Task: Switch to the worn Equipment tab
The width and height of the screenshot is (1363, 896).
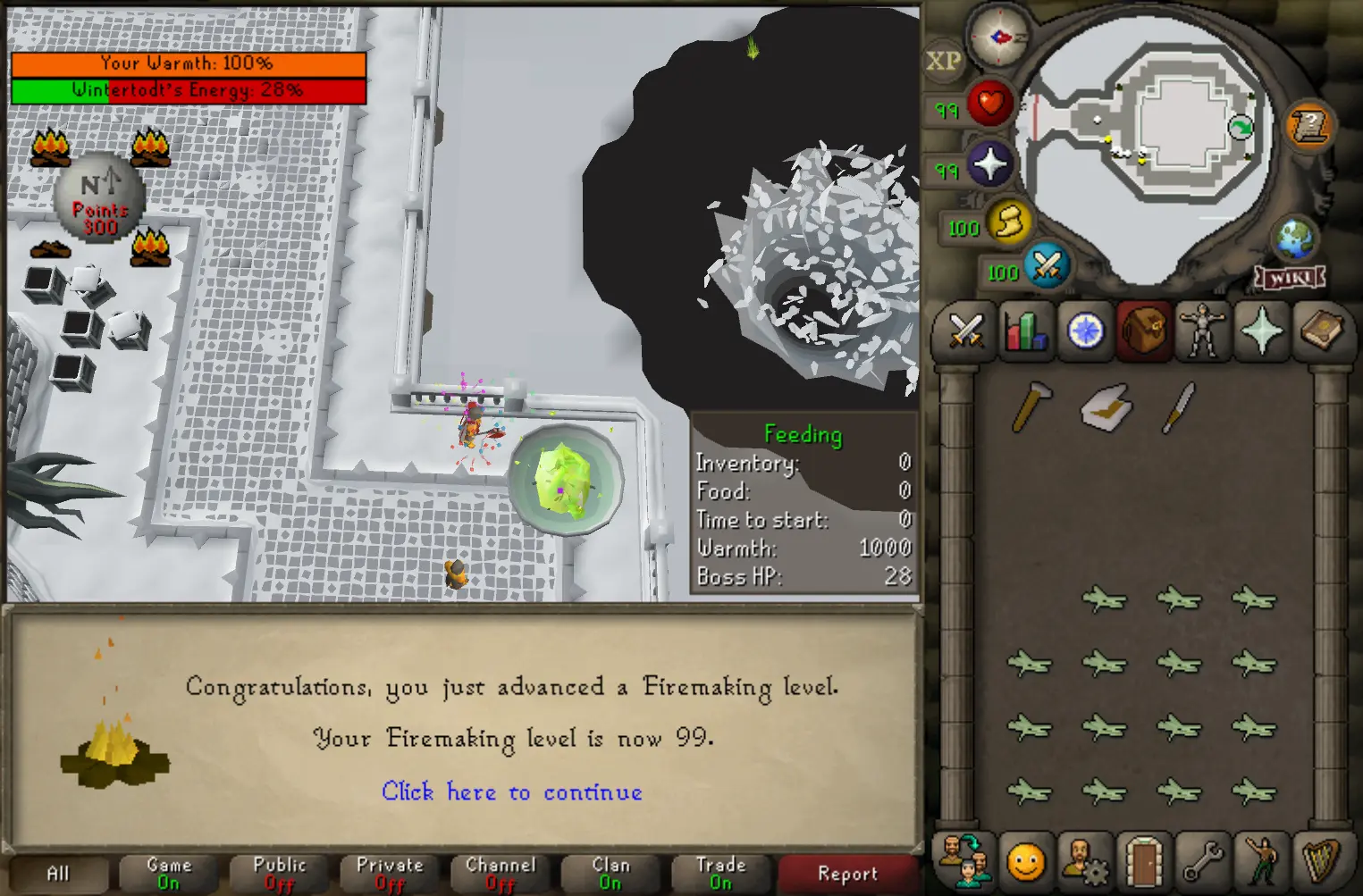Action: click(1202, 331)
